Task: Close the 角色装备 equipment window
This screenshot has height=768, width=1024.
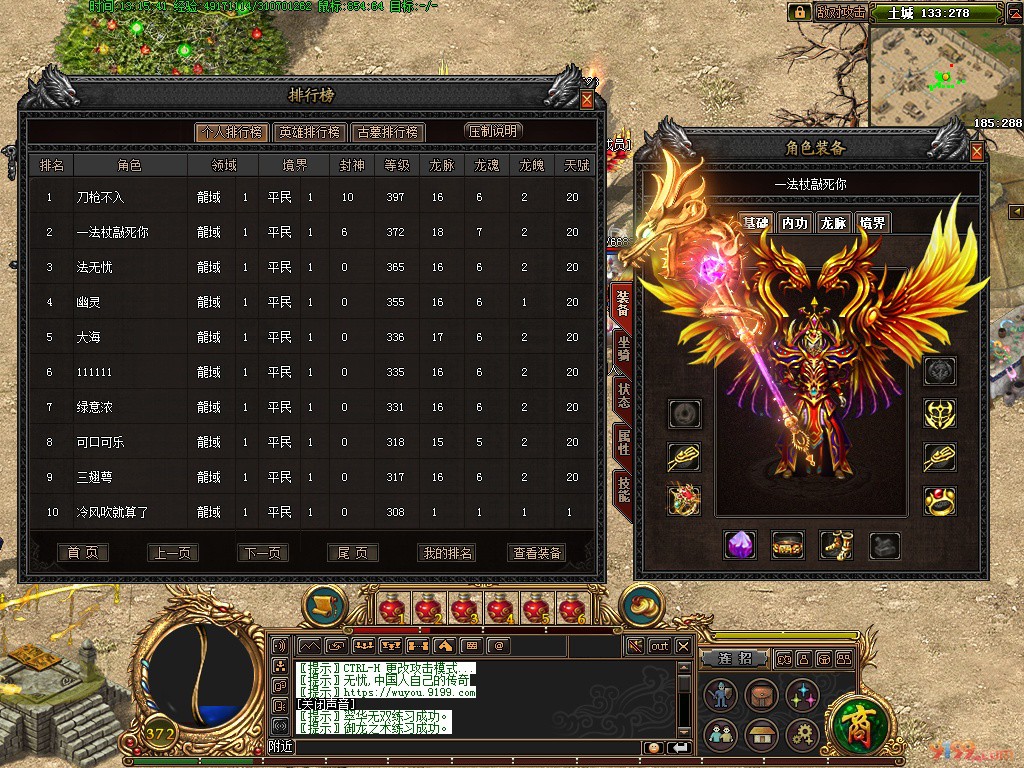Action: (976, 152)
